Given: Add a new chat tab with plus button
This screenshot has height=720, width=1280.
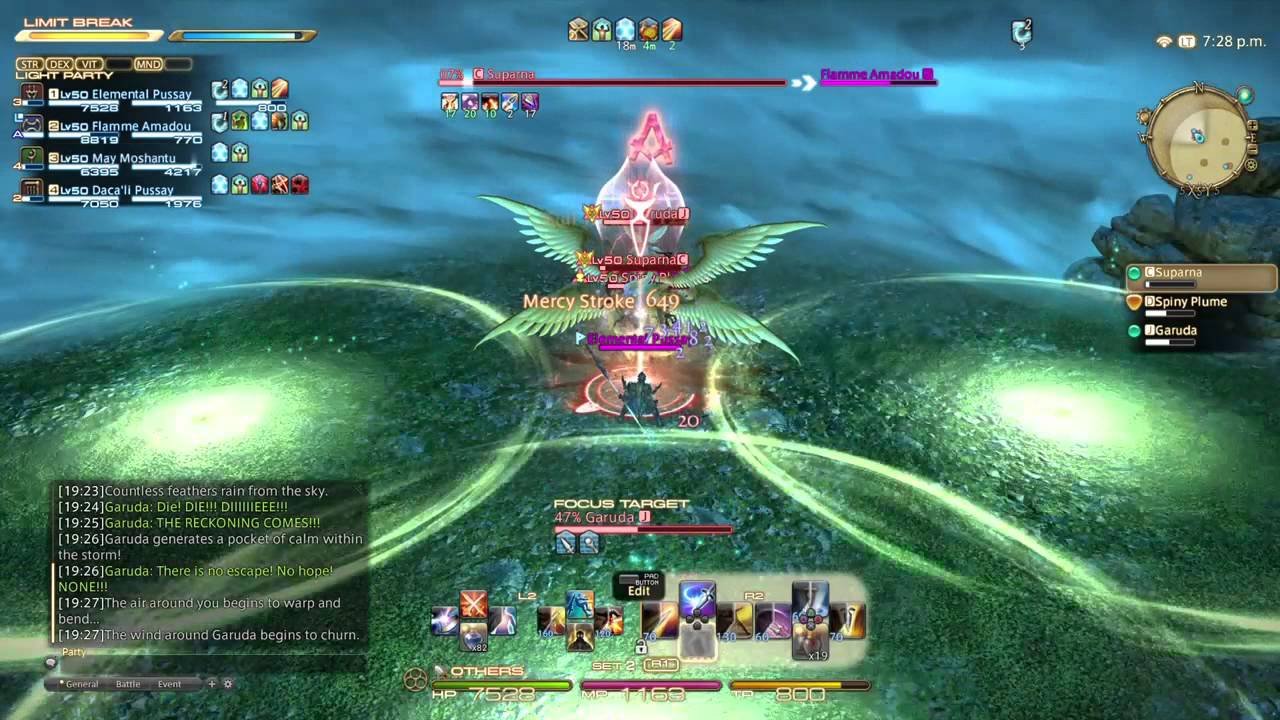Looking at the screenshot, I should (x=211, y=684).
